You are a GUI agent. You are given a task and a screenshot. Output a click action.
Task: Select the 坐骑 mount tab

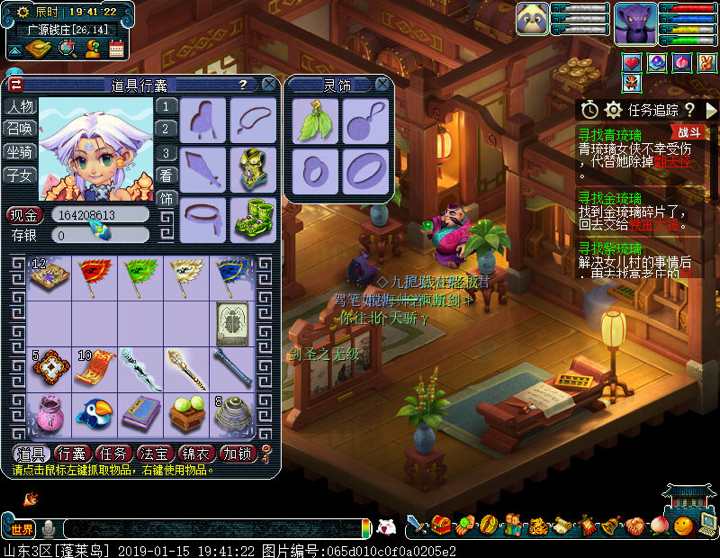(20, 152)
